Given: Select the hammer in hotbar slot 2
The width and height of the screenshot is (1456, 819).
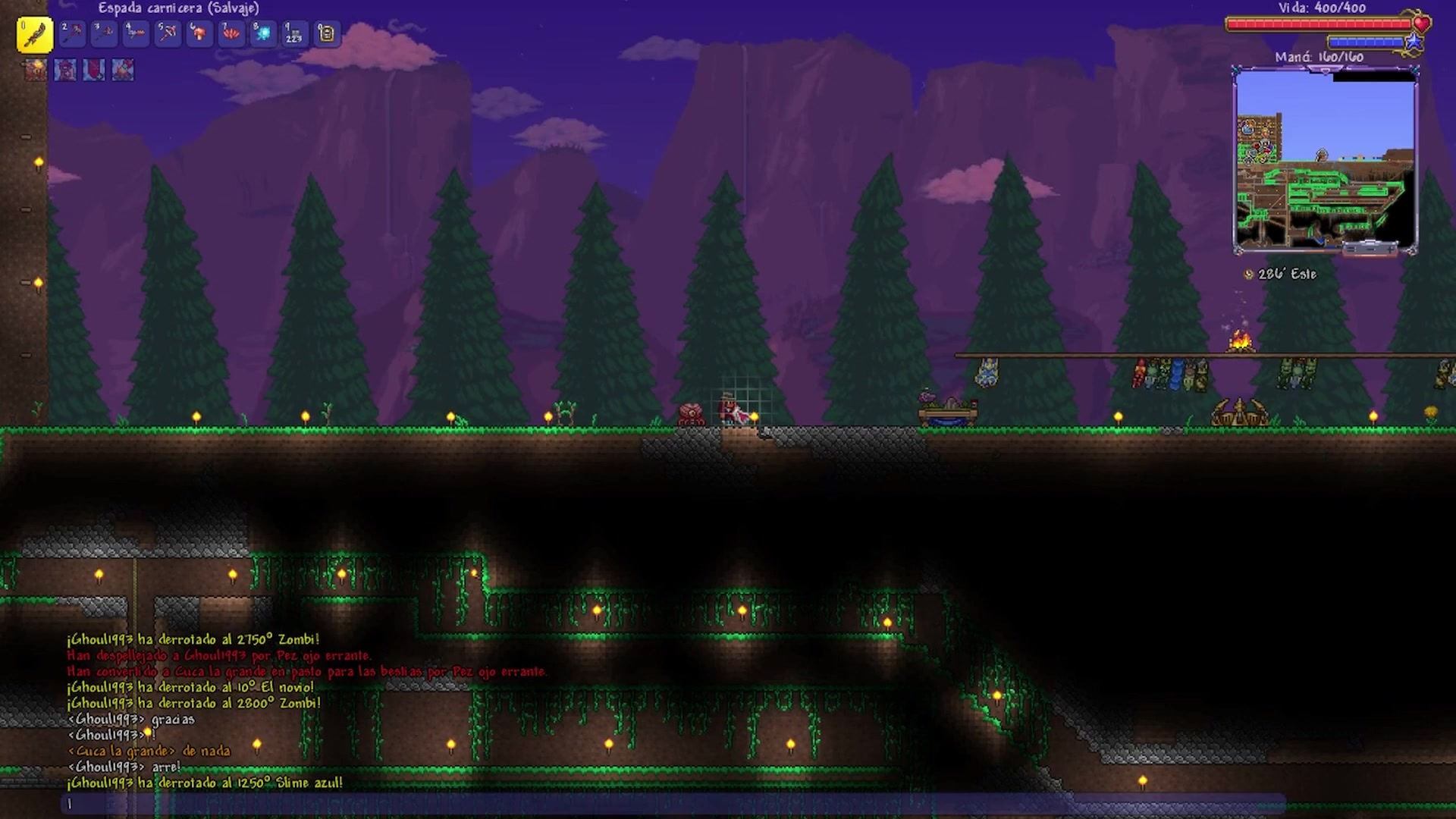Looking at the screenshot, I should (x=72, y=33).
